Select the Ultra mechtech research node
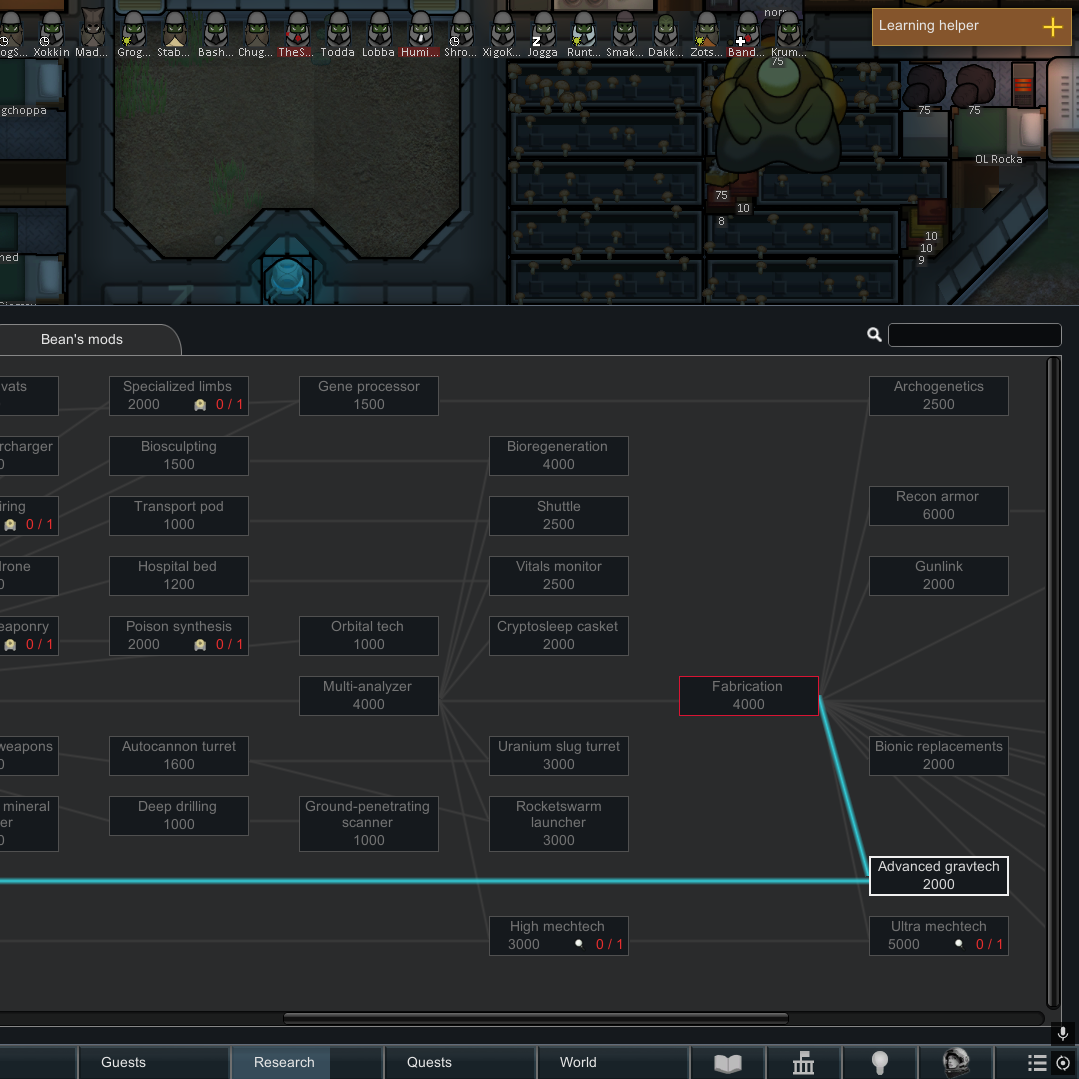 [x=938, y=935]
